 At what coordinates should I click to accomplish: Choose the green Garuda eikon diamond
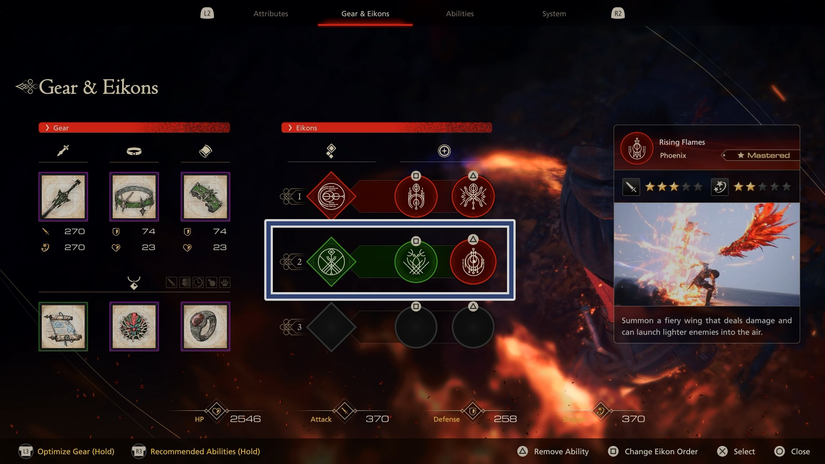(331, 262)
